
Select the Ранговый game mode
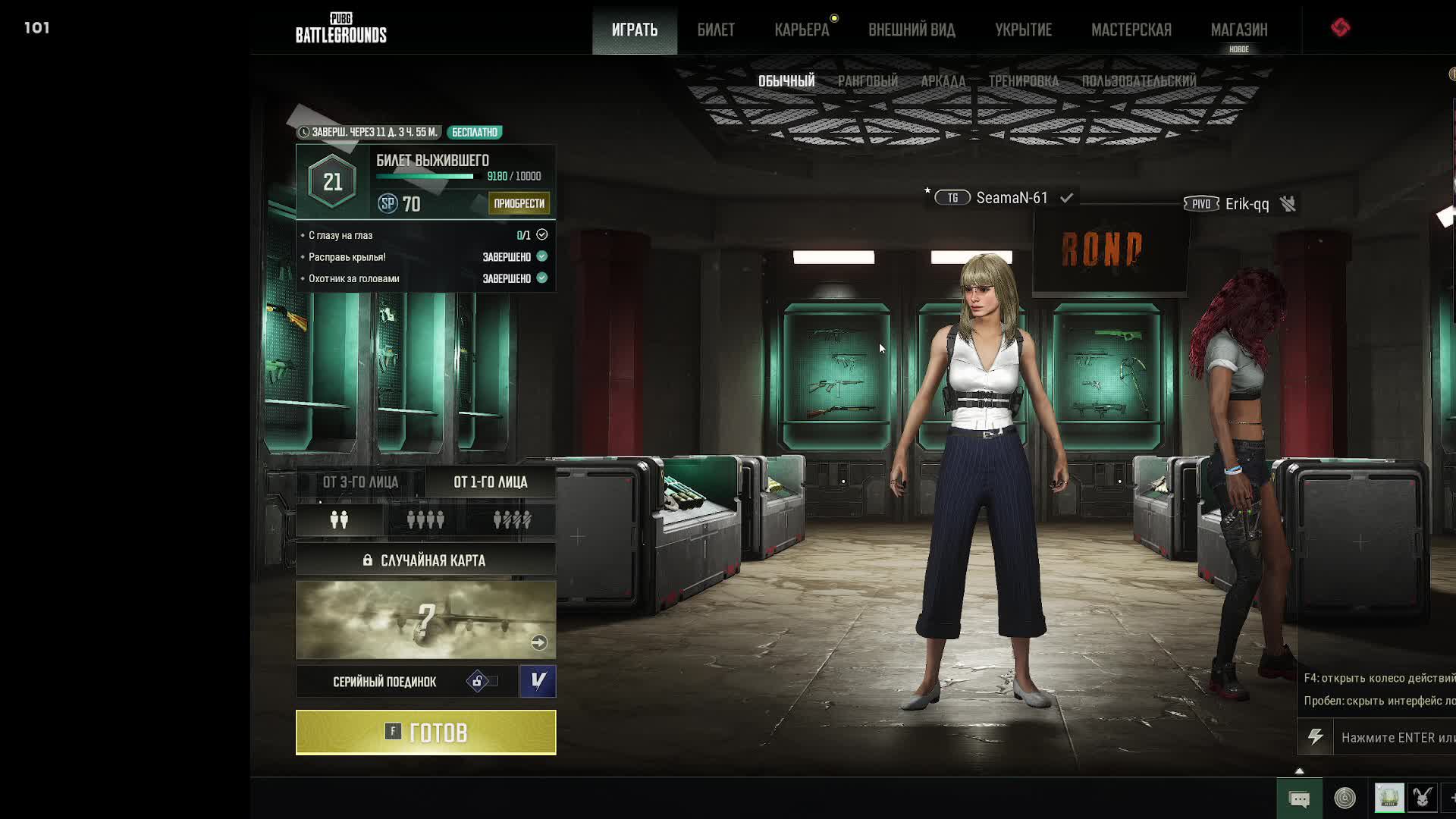[868, 81]
